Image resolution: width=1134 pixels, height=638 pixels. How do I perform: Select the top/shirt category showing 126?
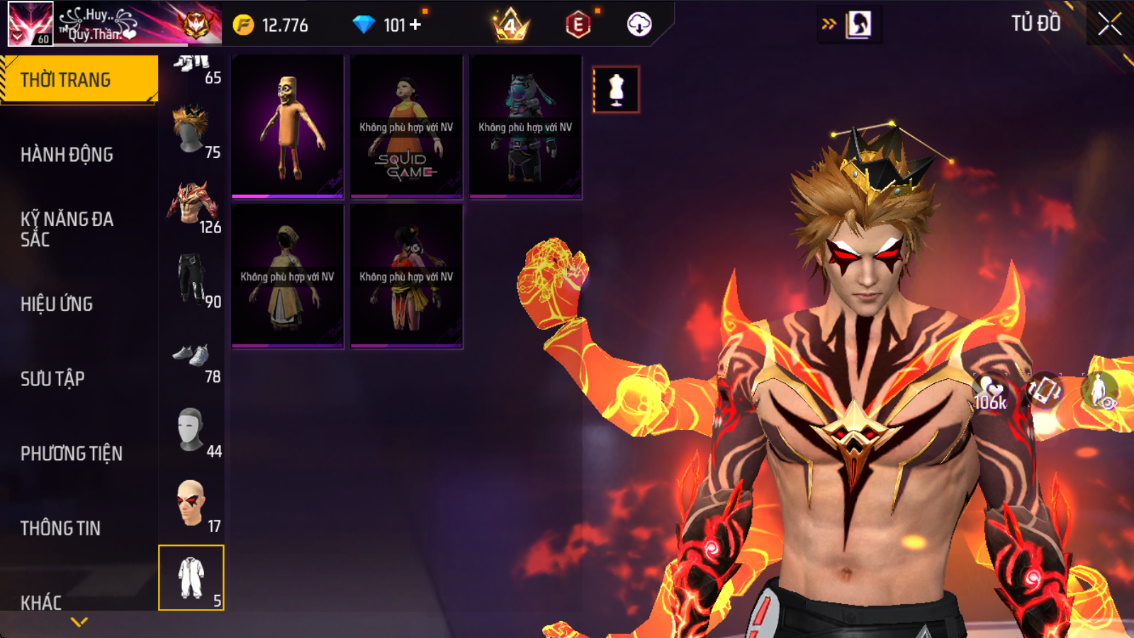192,205
